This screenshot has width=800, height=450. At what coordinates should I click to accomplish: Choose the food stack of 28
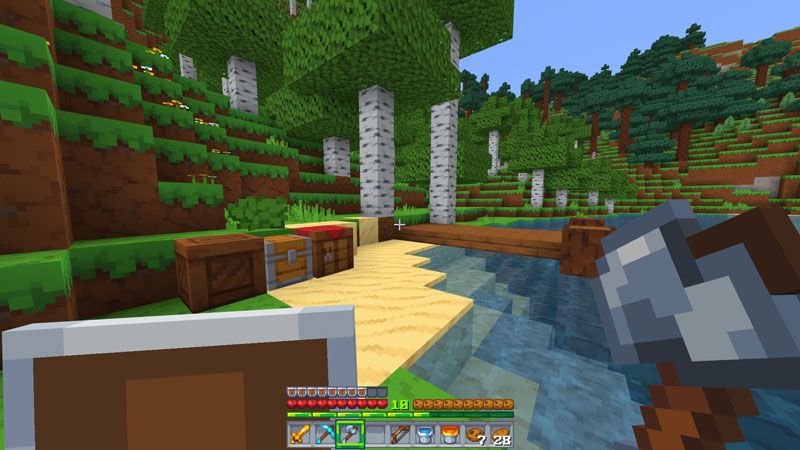tap(500, 435)
